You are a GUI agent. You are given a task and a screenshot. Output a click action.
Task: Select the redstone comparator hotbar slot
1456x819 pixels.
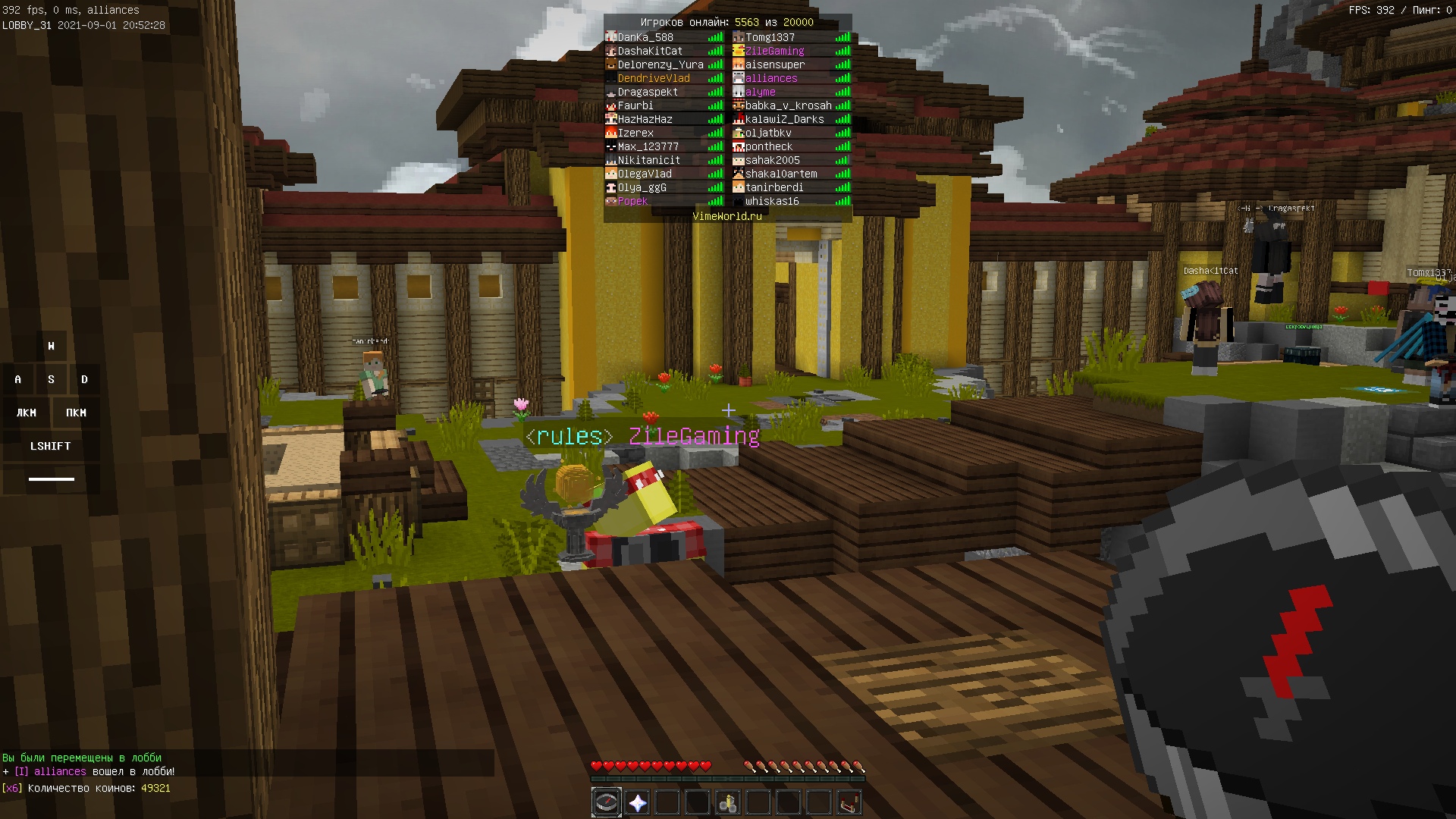(x=849, y=802)
